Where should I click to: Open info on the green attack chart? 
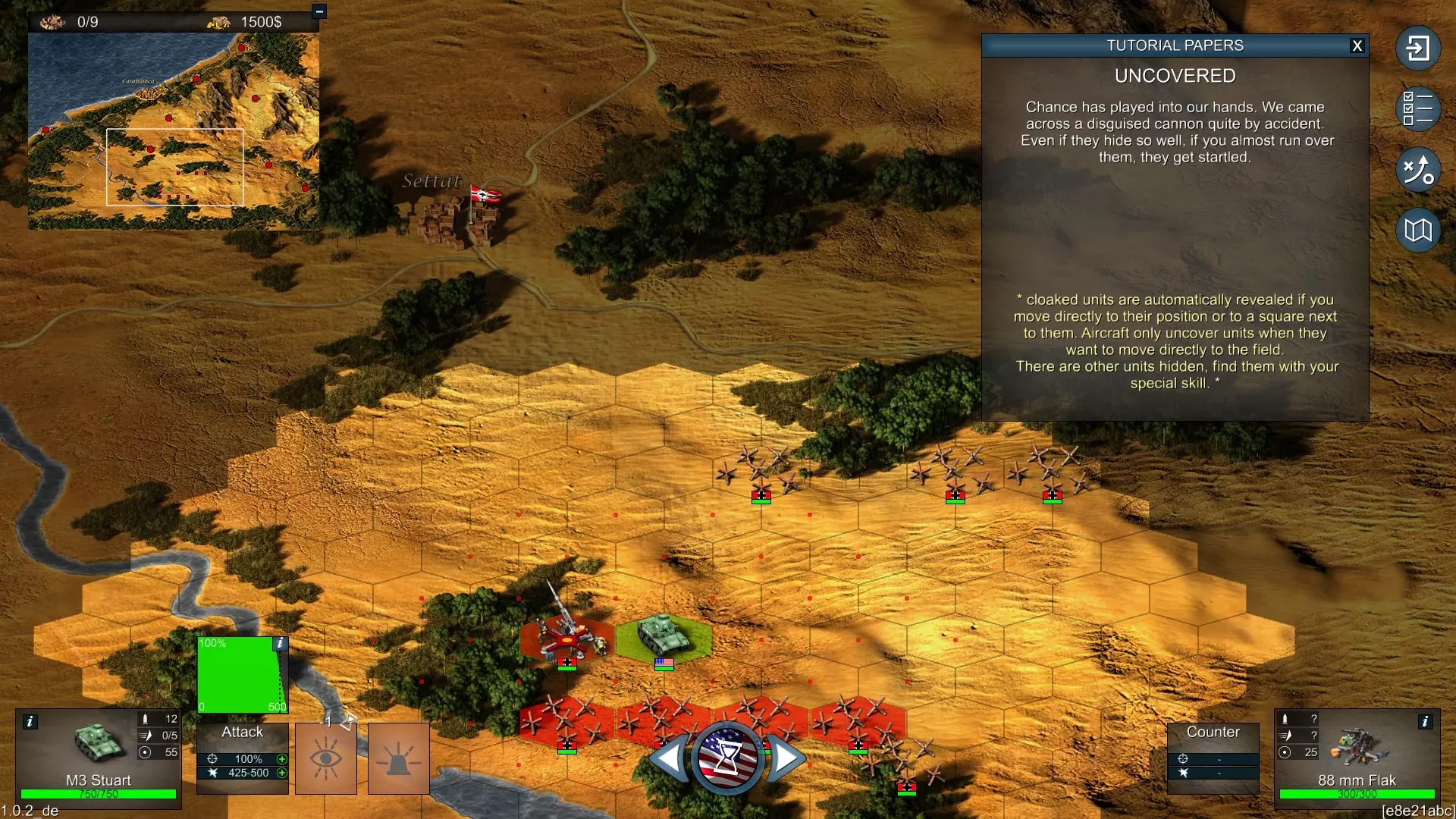click(x=280, y=643)
